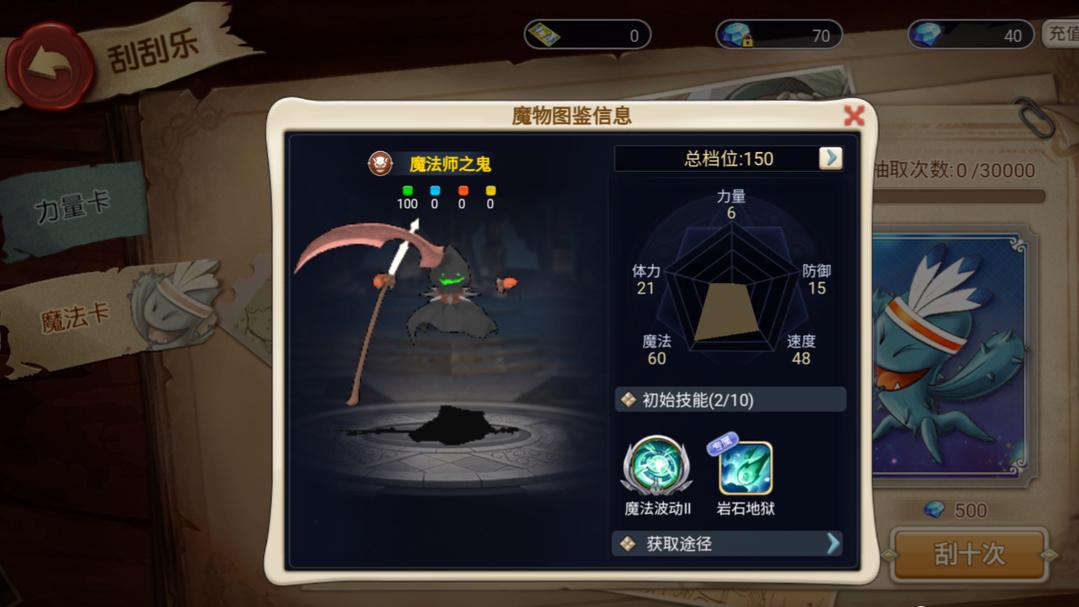Tap the 刮十次 button
The image size is (1079, 607).
967,554
